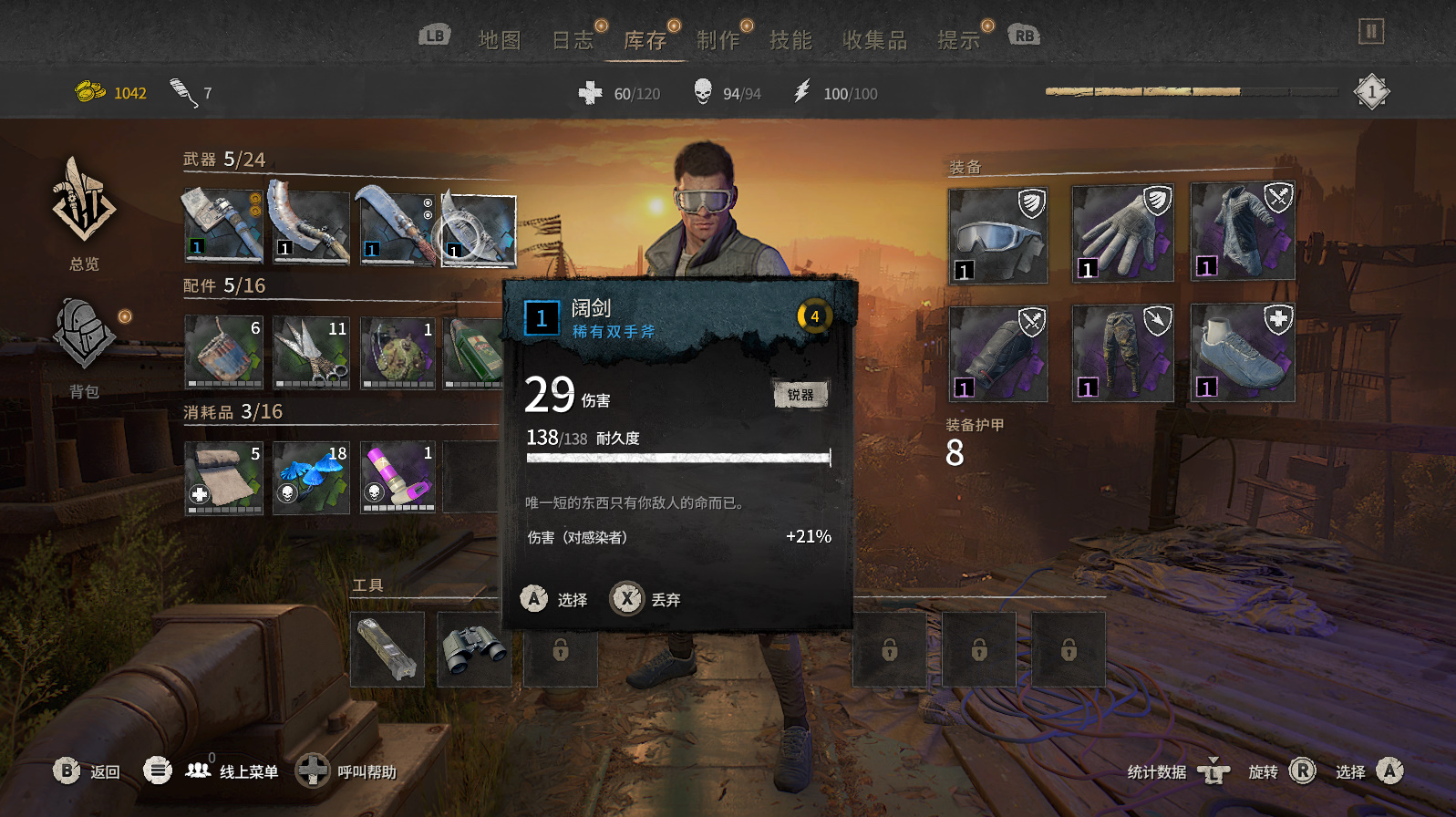
Task: Choose the curved pipe weapon slot
Action: [311, 225]
